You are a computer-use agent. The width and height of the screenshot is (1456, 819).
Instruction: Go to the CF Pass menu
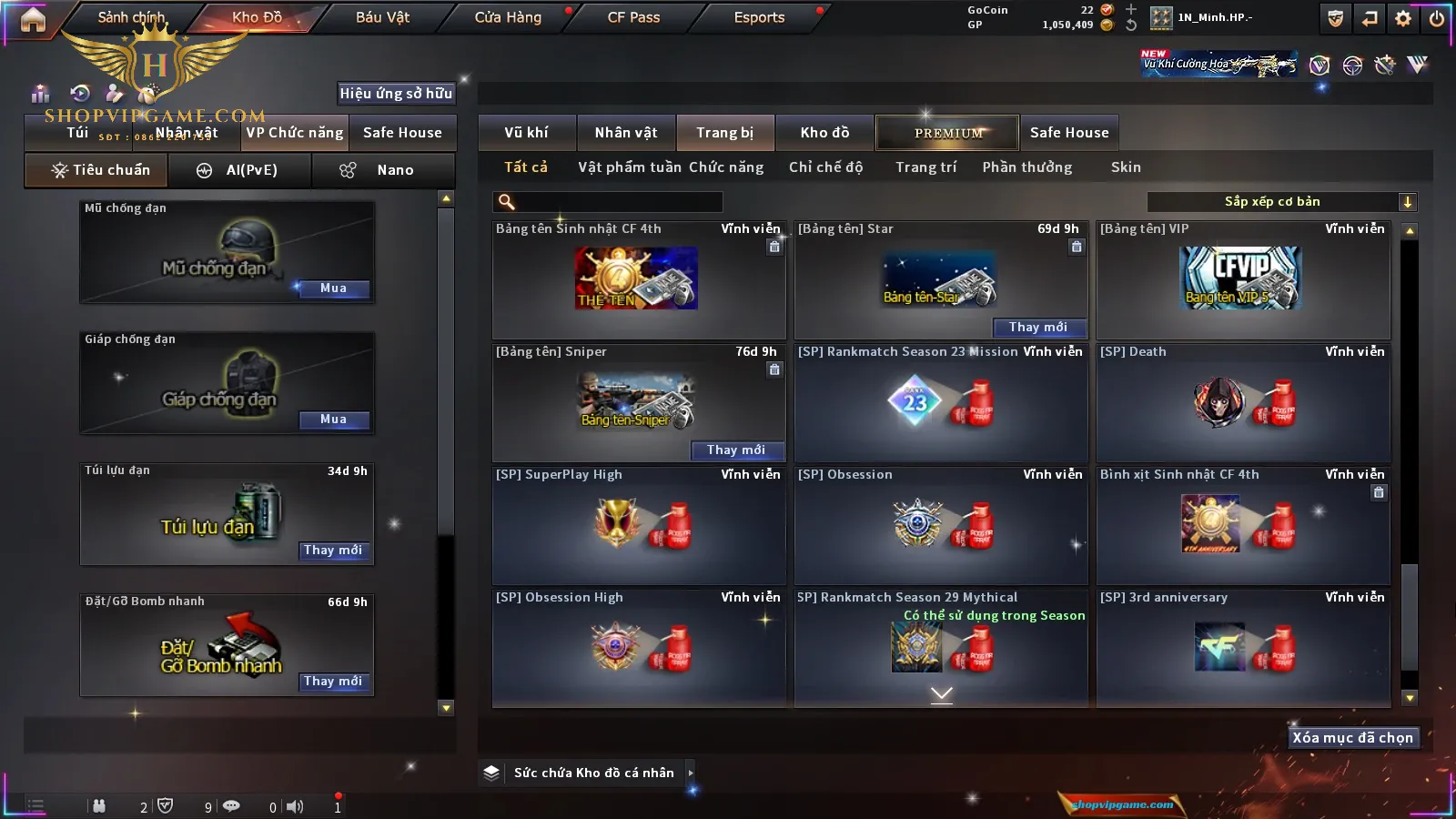633,17
